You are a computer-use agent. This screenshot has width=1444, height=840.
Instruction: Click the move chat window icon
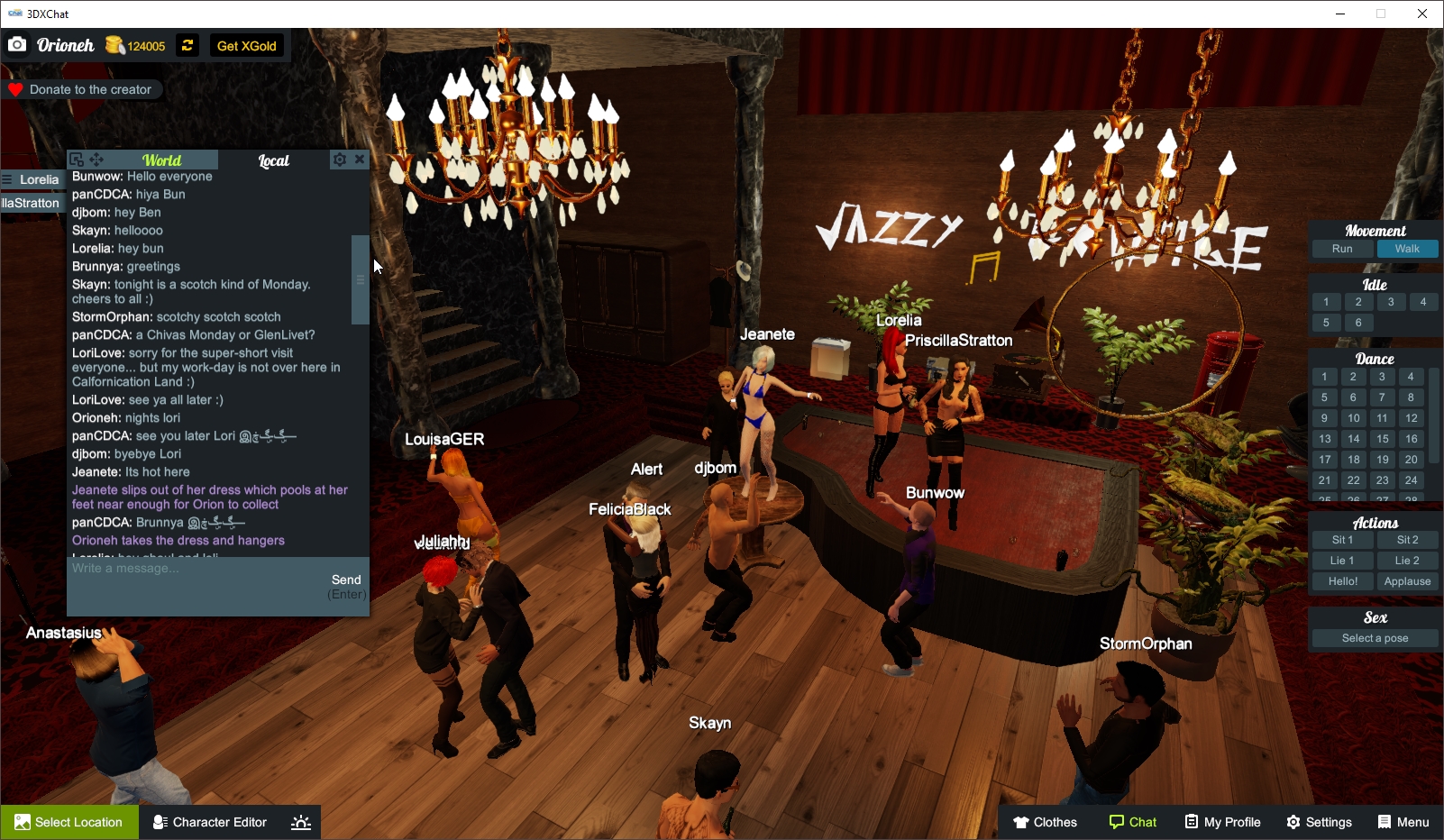pyautogui.click(x=96, y=159)
